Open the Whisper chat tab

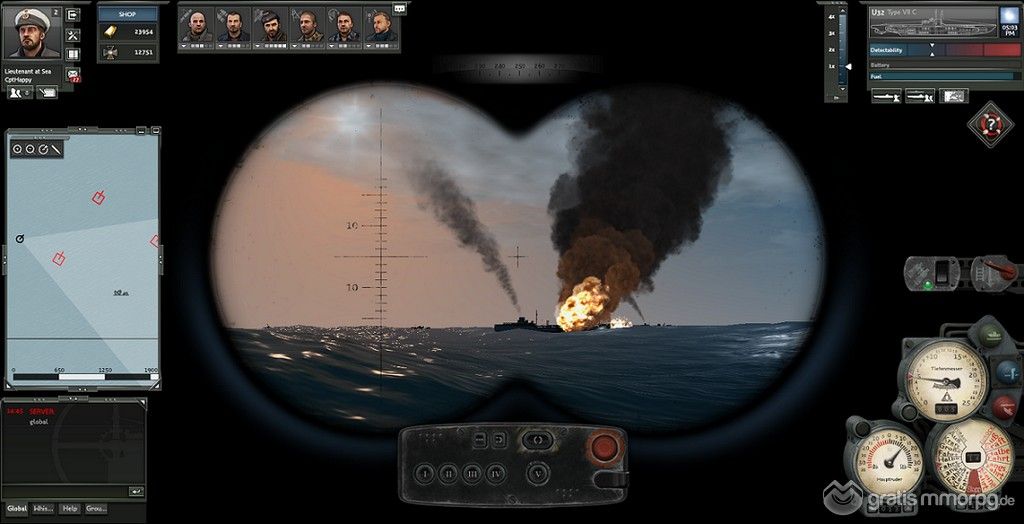(44, 508)
